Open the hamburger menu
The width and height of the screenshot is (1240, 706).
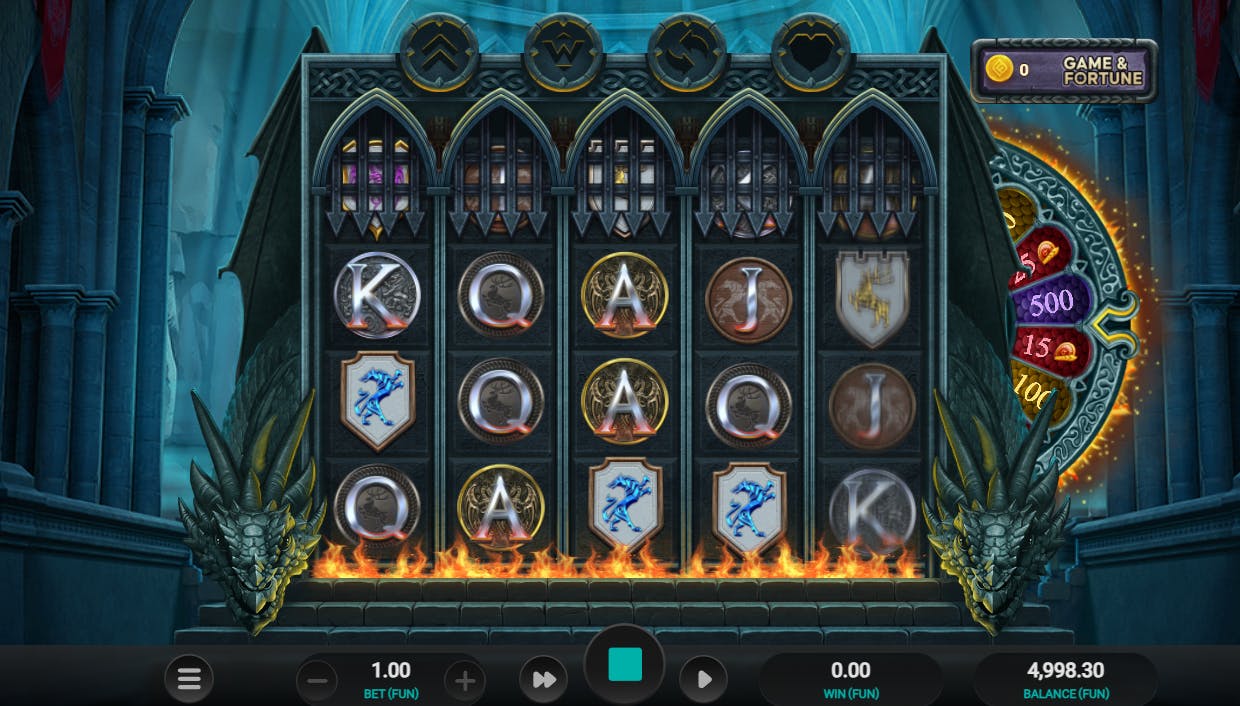point(189,681)
